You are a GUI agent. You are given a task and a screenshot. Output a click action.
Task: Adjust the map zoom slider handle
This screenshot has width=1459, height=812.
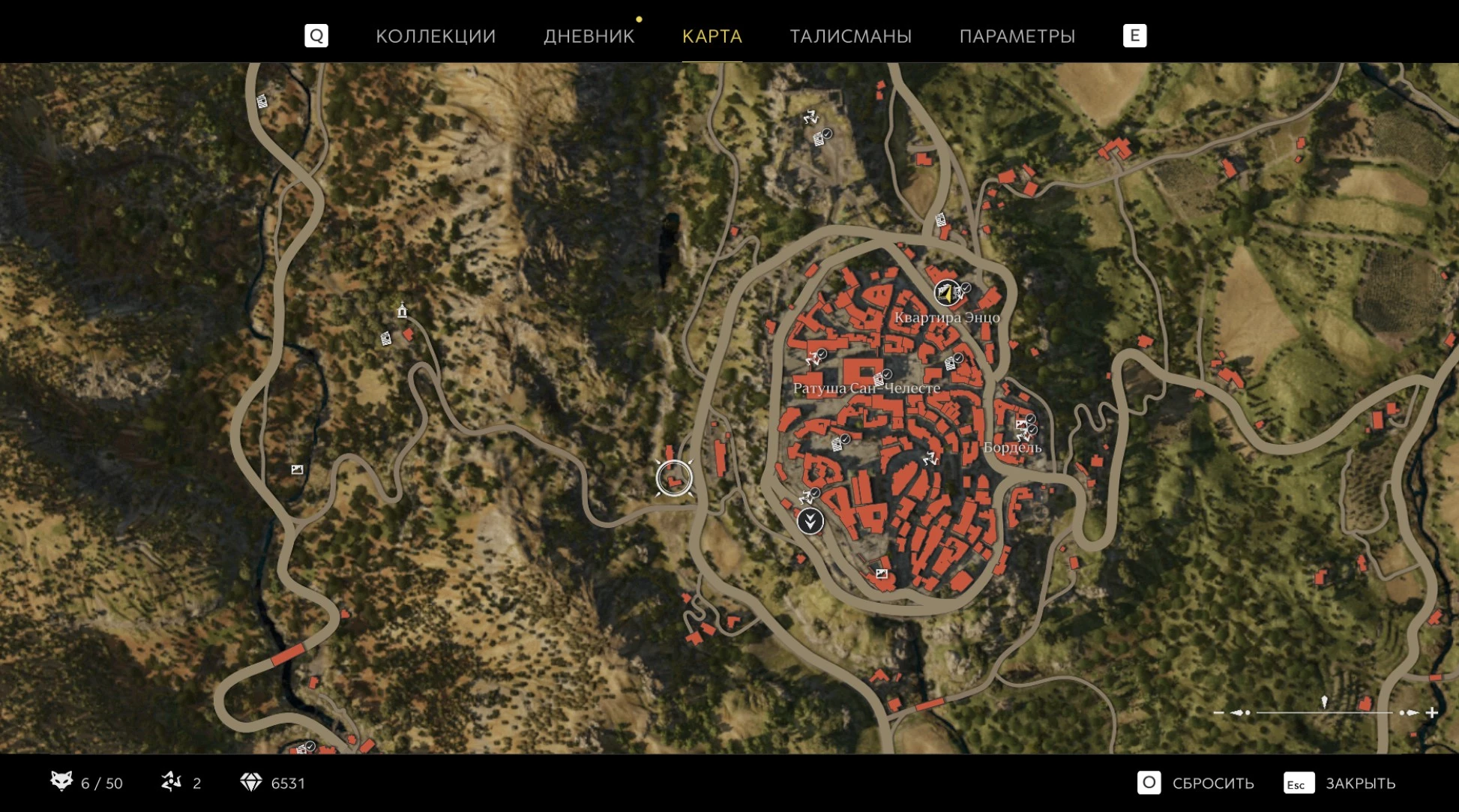[x=1324, y=703]
